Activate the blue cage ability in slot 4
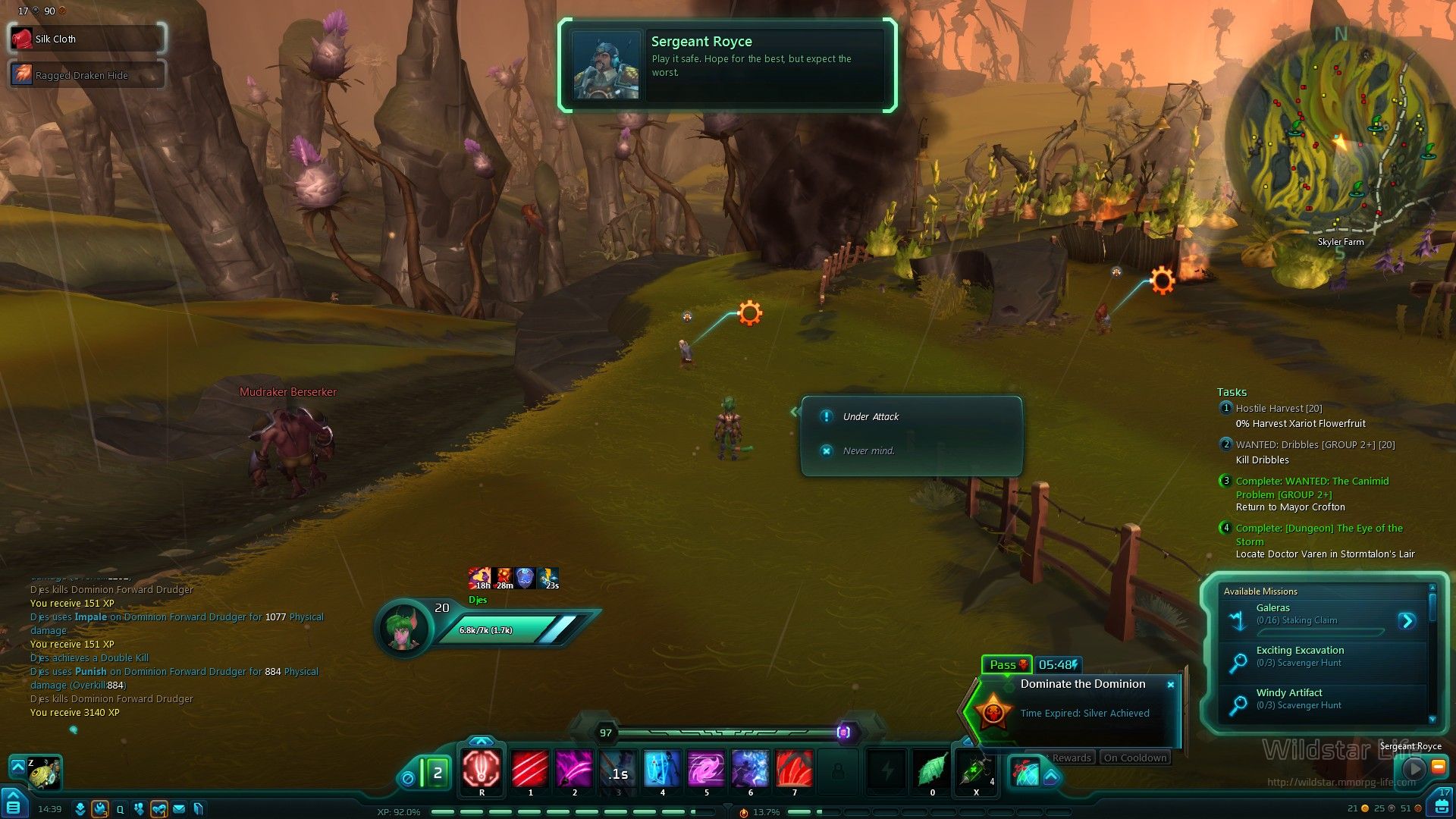Viewport: 1456px width, 819px height. pyautogui.click(x=662, y=768)
